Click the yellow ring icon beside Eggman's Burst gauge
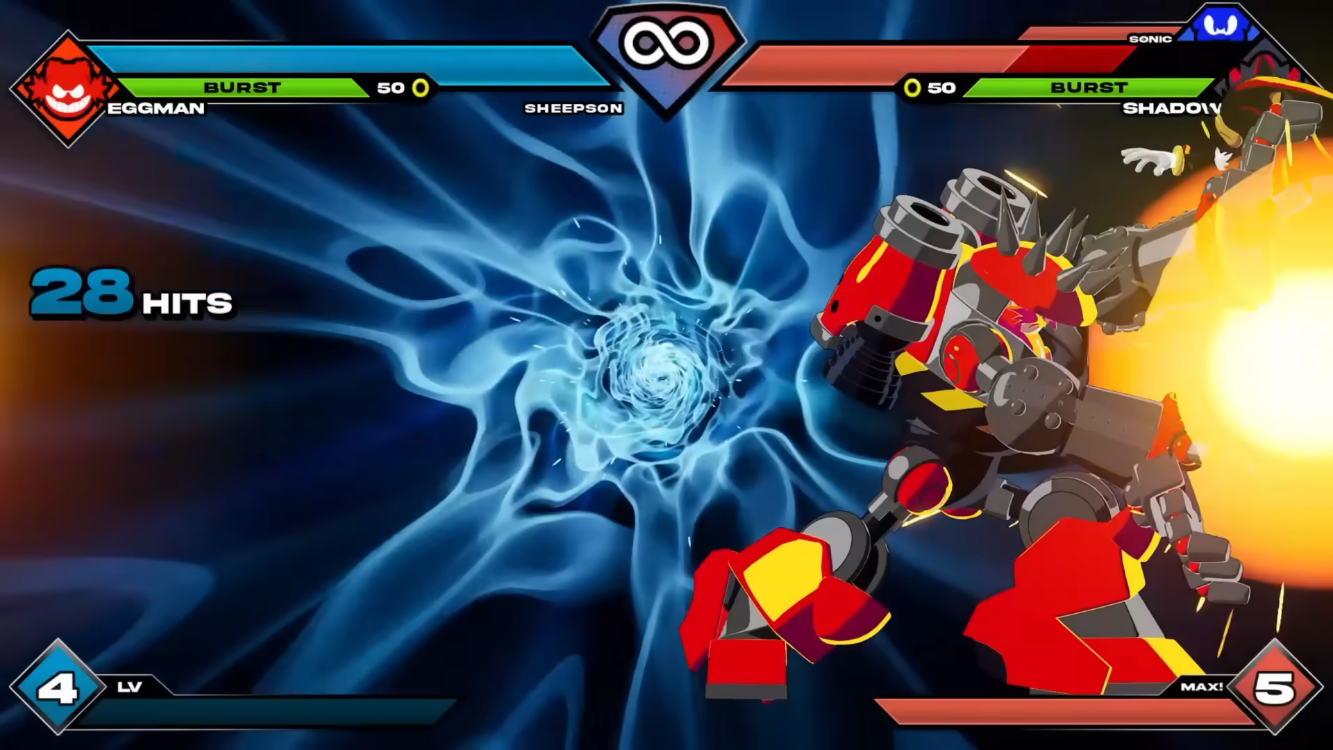1333x750 pixels. coord(420,87)
